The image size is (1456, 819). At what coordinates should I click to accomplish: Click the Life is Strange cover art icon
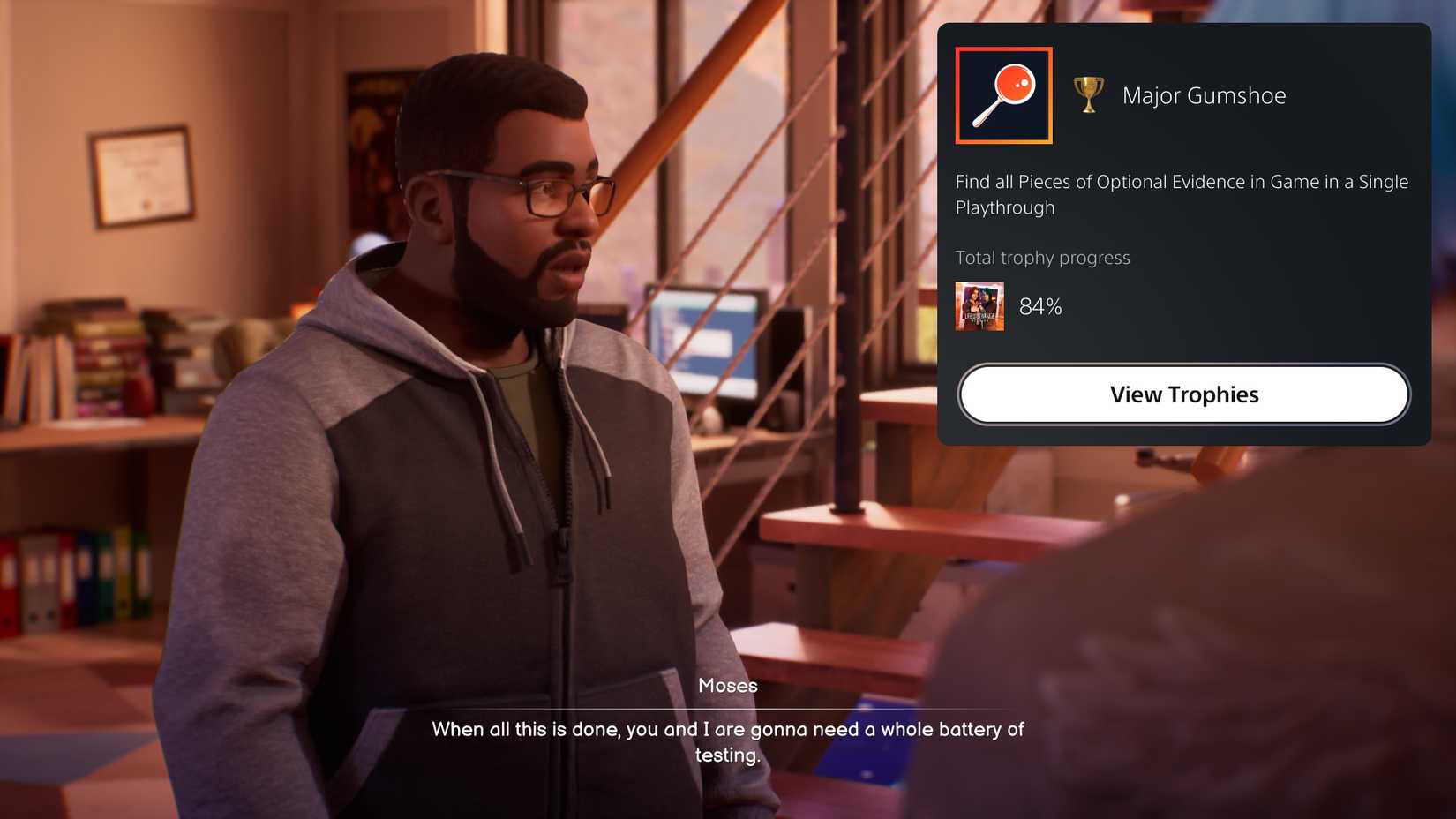[x=979, y=306]
